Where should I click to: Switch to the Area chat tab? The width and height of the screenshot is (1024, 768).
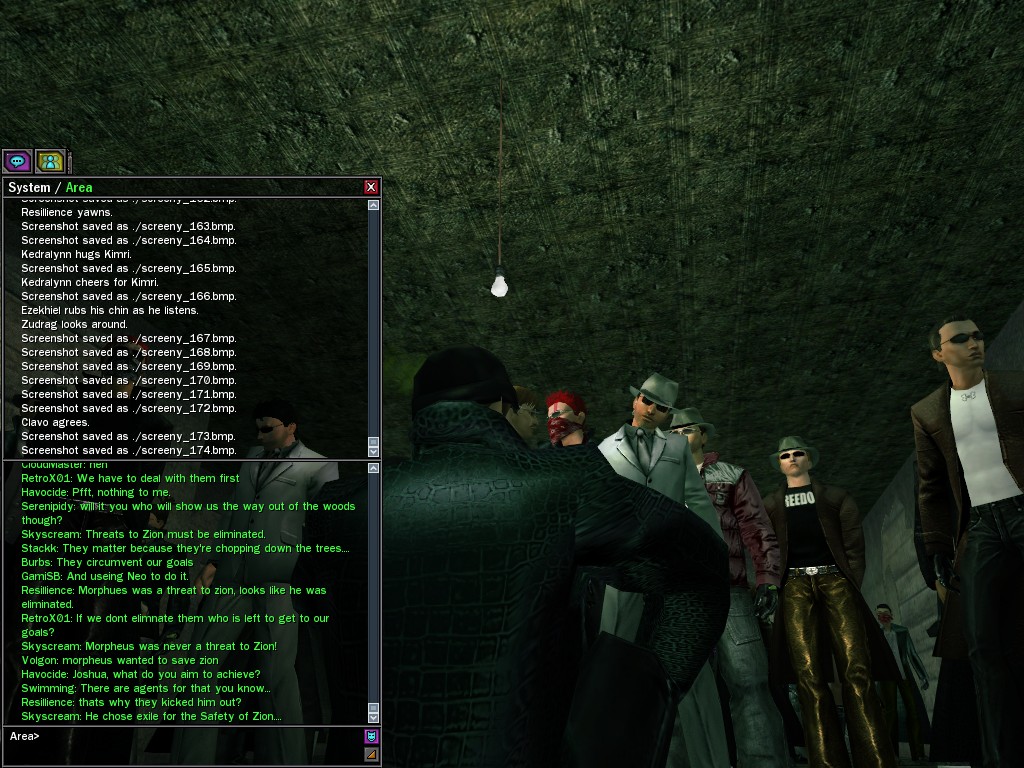[79, 187]
